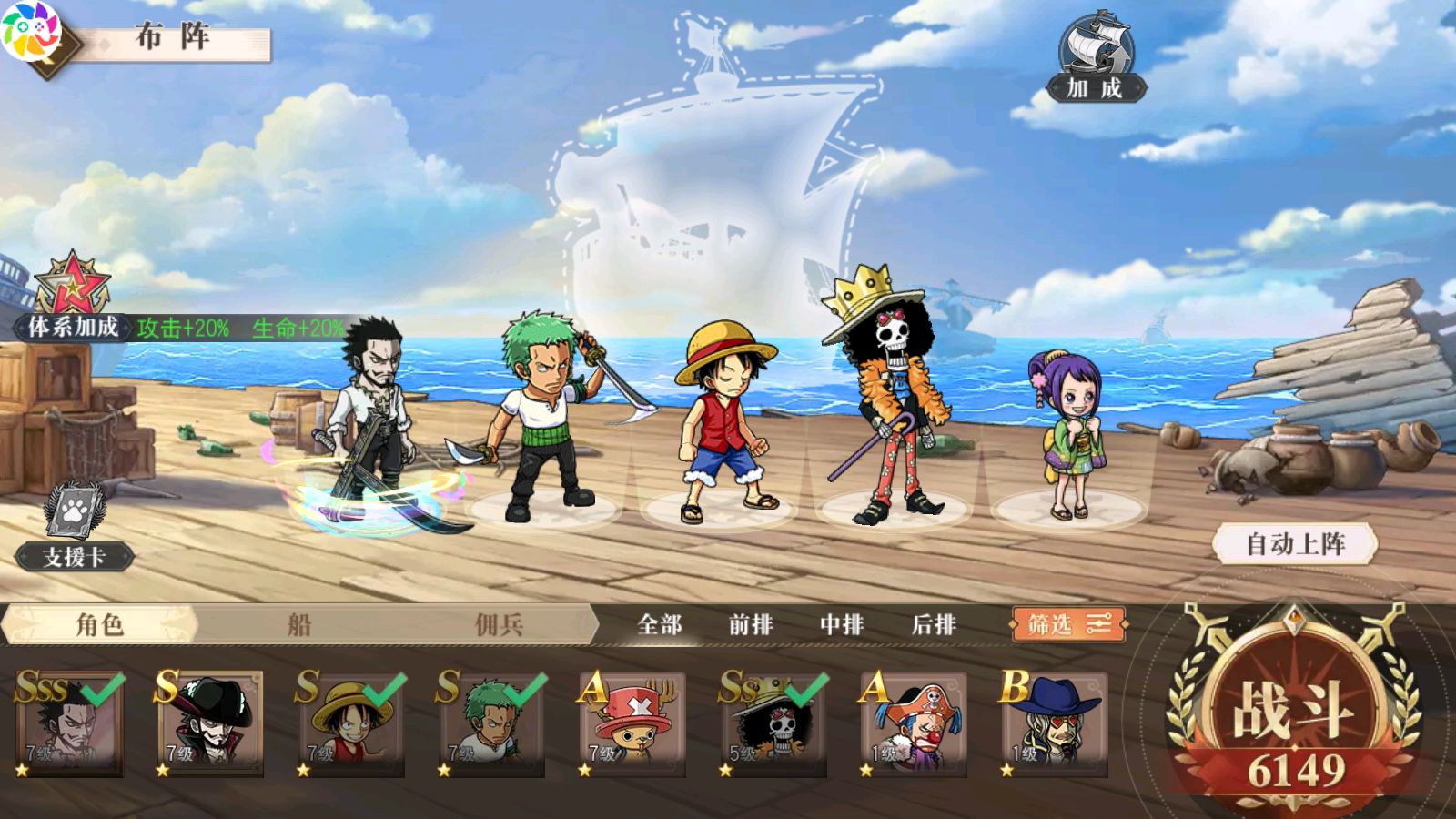Select the A-rank Chopper character card
The image size is (1456, 819).
point(632,724)
